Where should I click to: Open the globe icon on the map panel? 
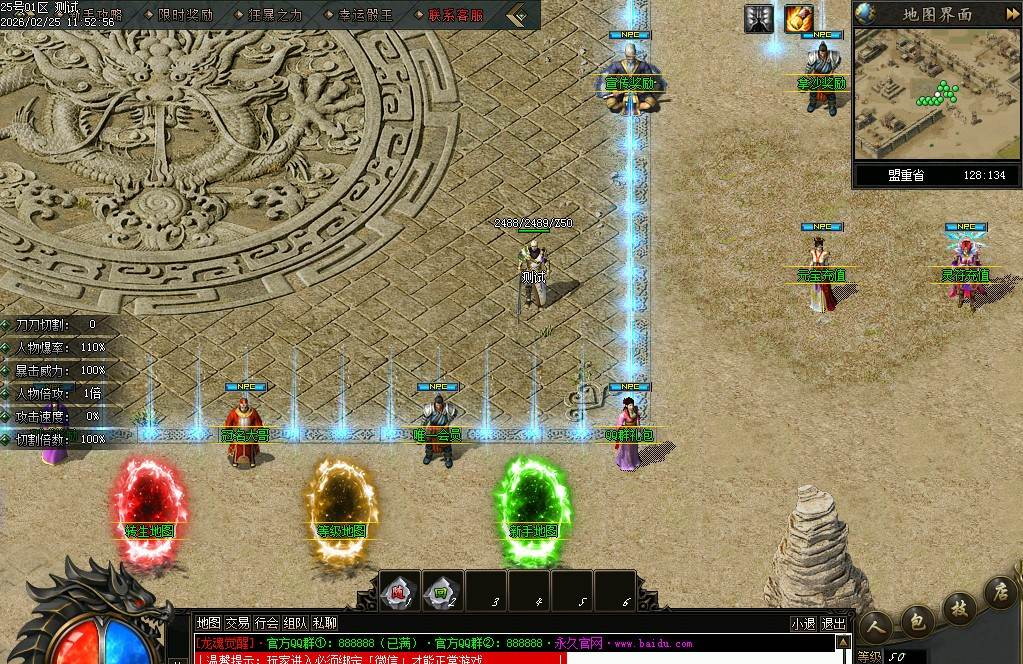pos(866,14)
